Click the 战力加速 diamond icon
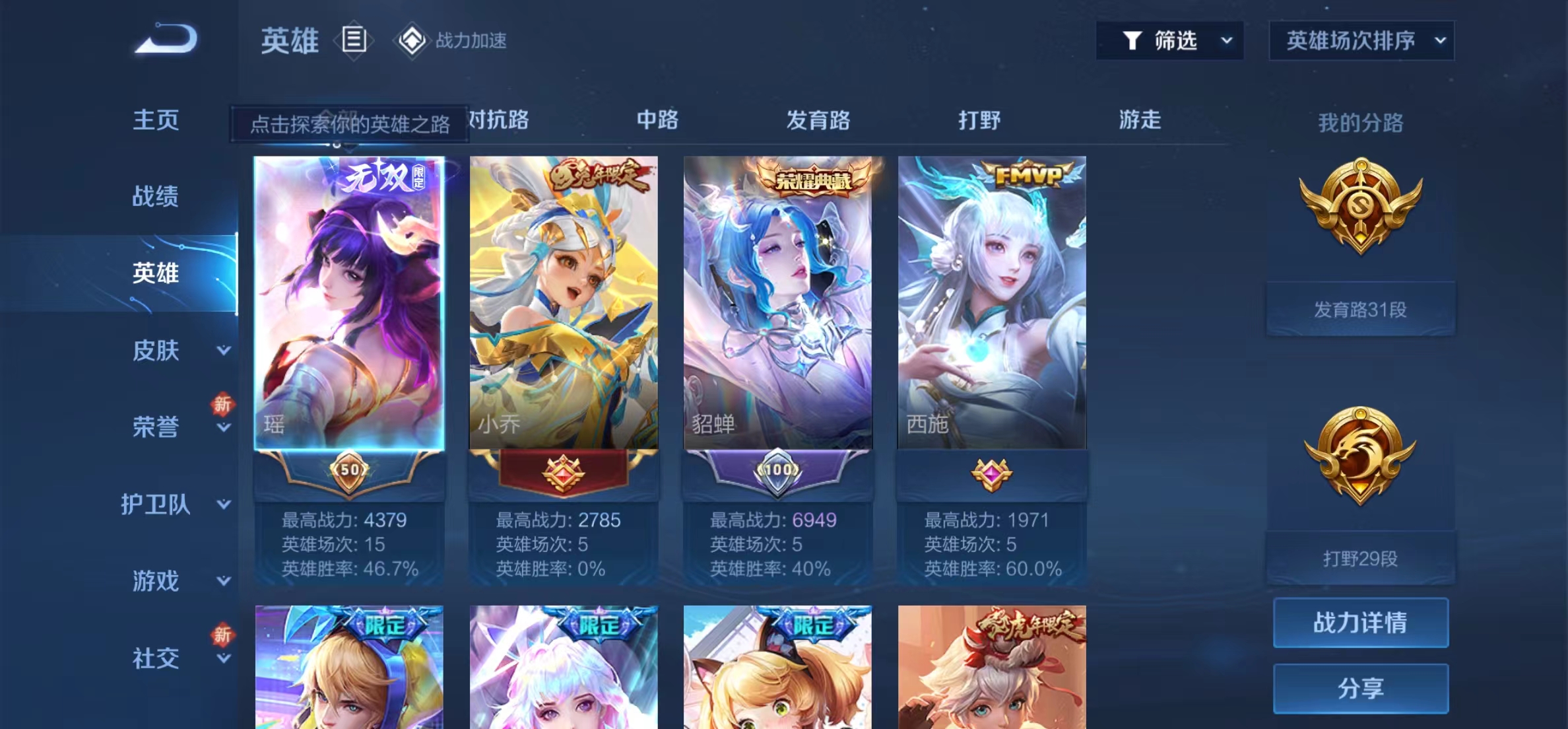Viewport: 1568px width, 729px height. tap(412, 40)
